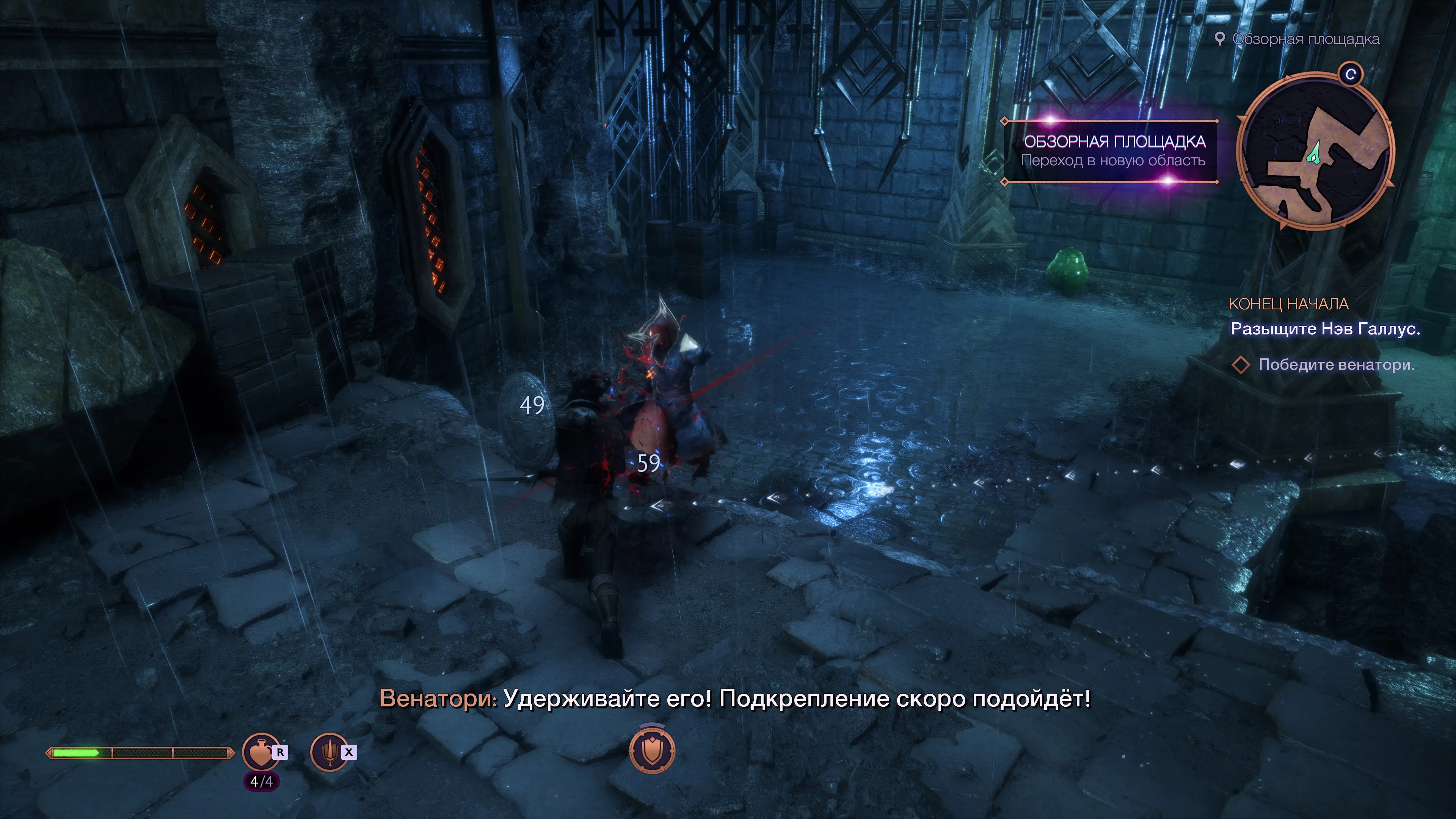Open the circular minimap
This screenshot has height=819, width=1456.
(x=1315, y=152)
